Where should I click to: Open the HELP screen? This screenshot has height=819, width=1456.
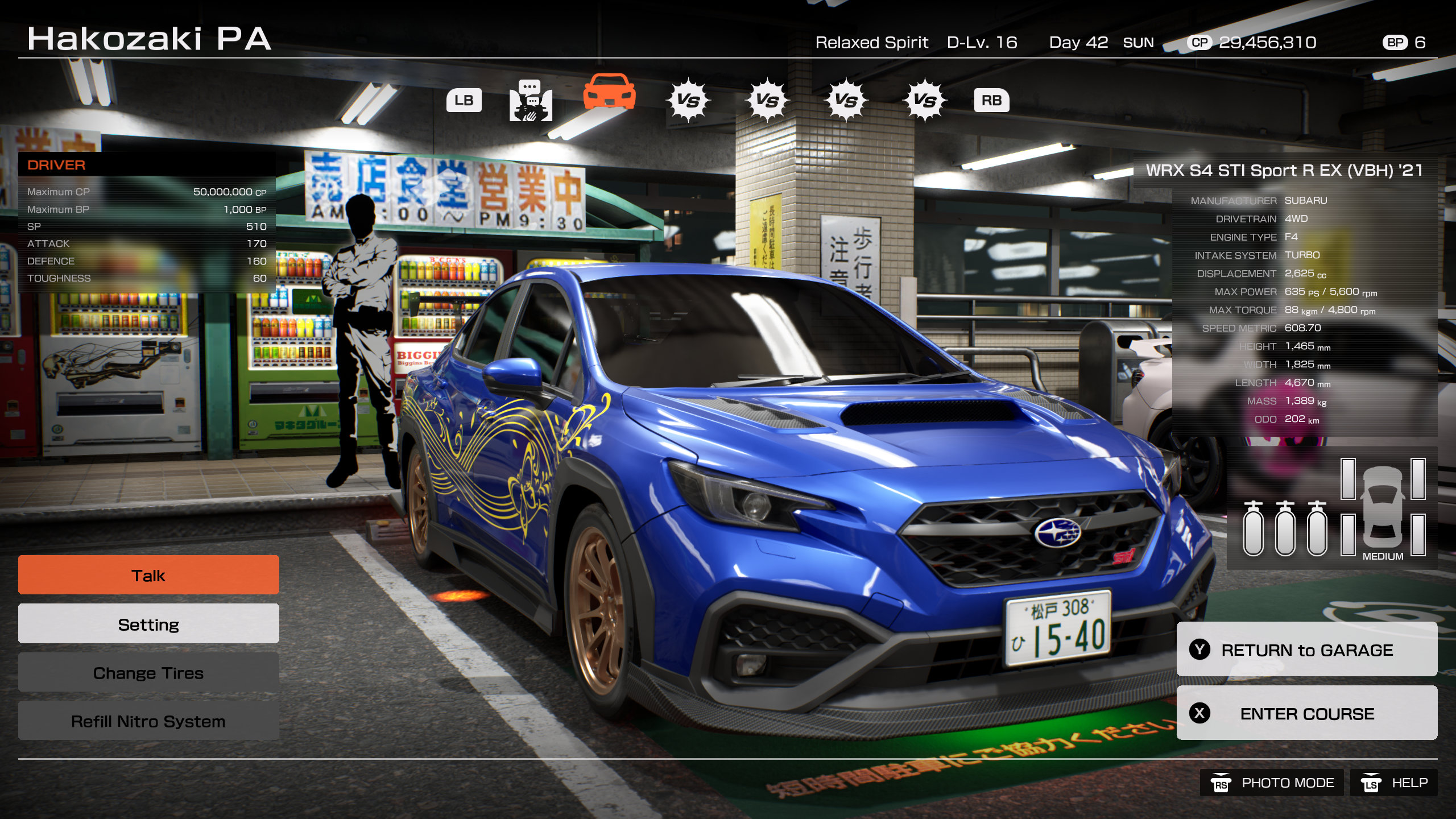1394,783
